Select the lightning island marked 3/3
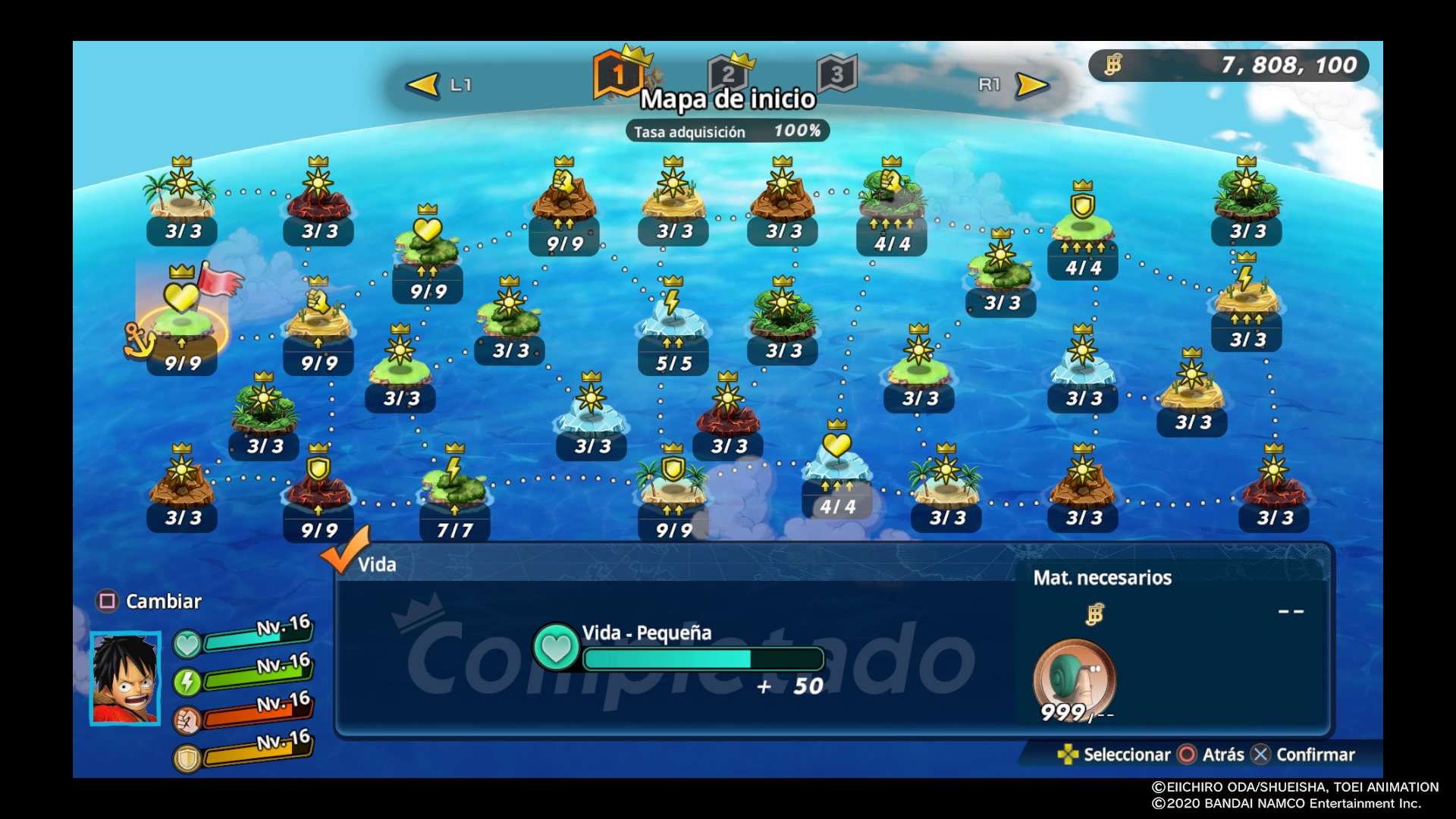Image resolution: width=1456 pixels, height=819 pixels. 1246,296
